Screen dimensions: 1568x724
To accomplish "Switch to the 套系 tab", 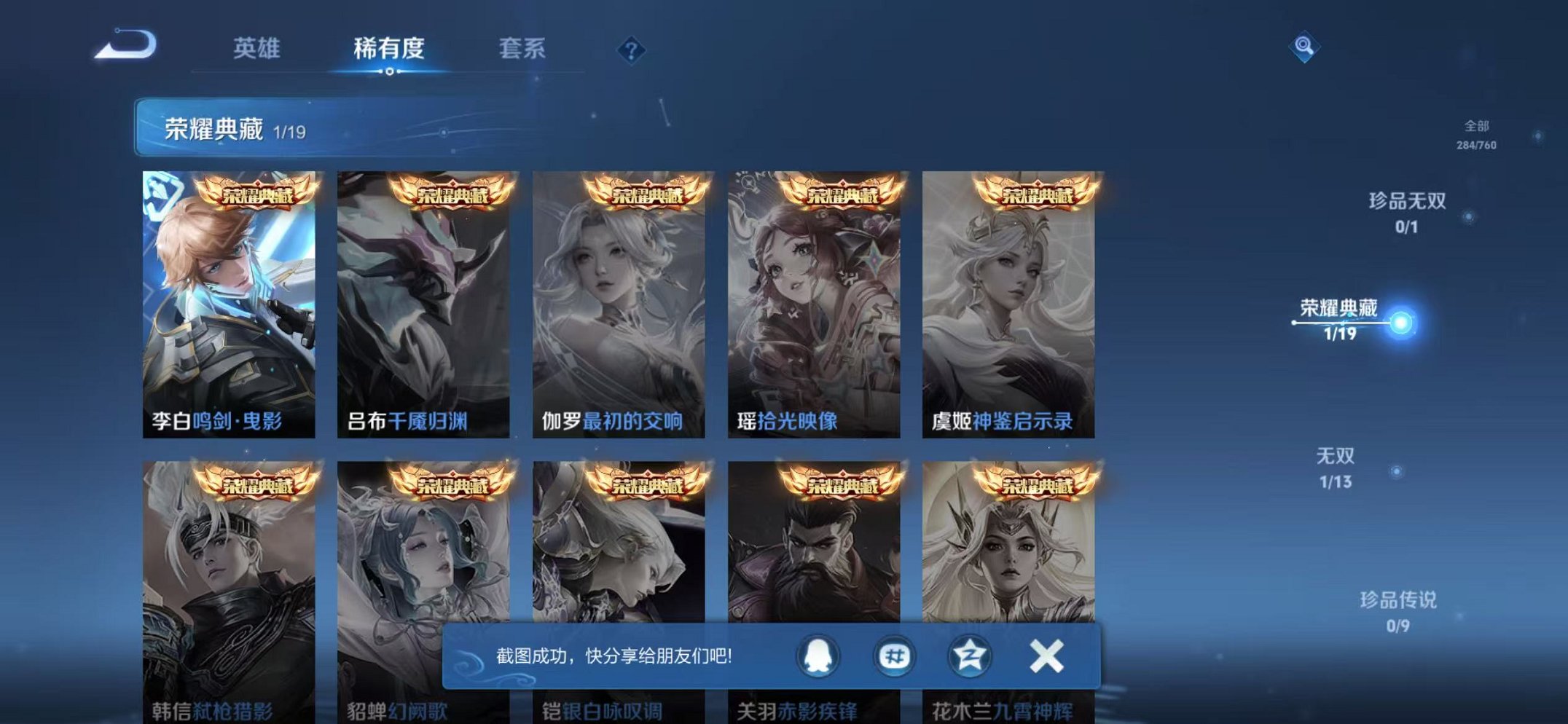I will 522,47.
